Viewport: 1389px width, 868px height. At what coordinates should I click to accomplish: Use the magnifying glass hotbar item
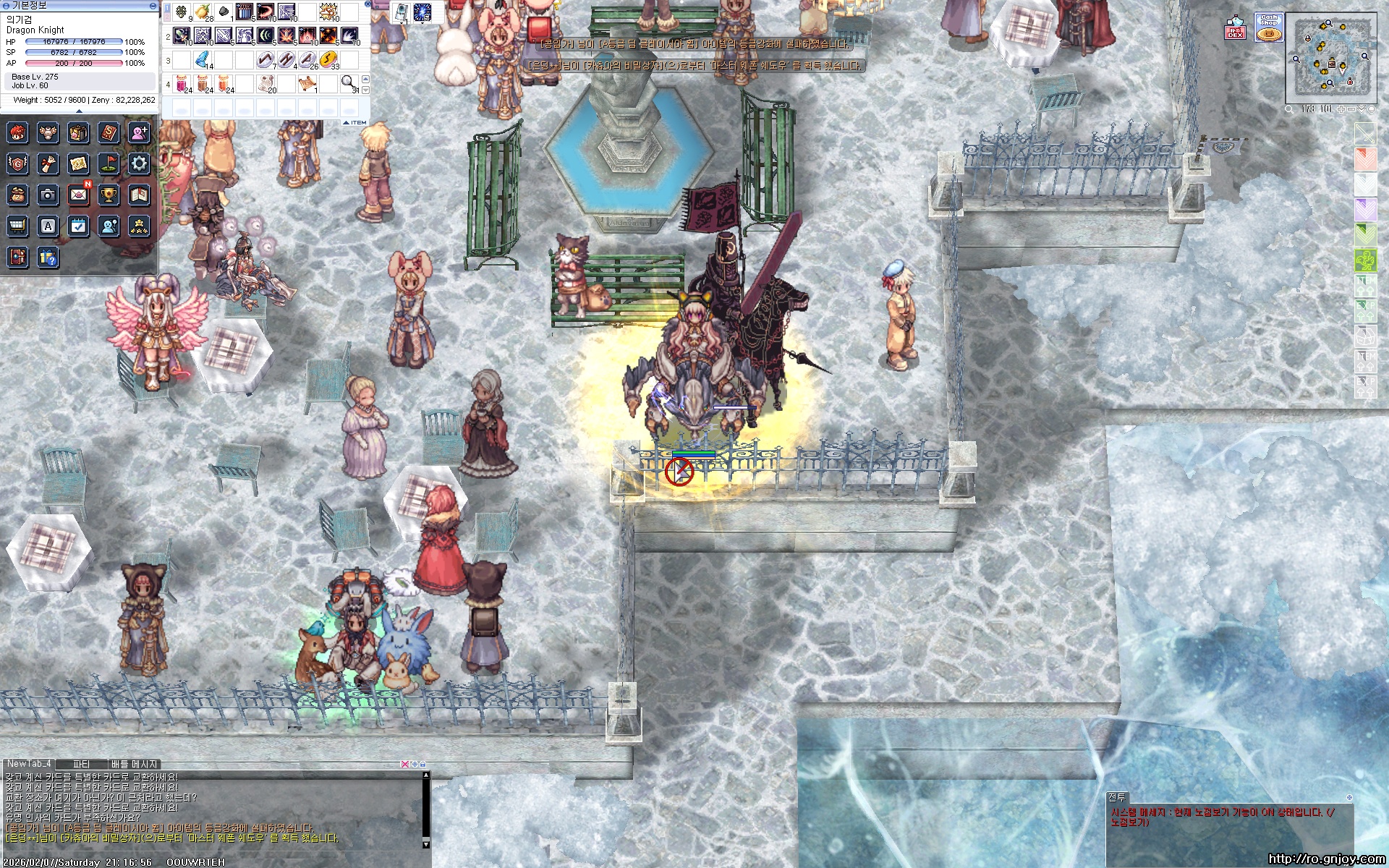pyautogui.click(x=349, y=82)
